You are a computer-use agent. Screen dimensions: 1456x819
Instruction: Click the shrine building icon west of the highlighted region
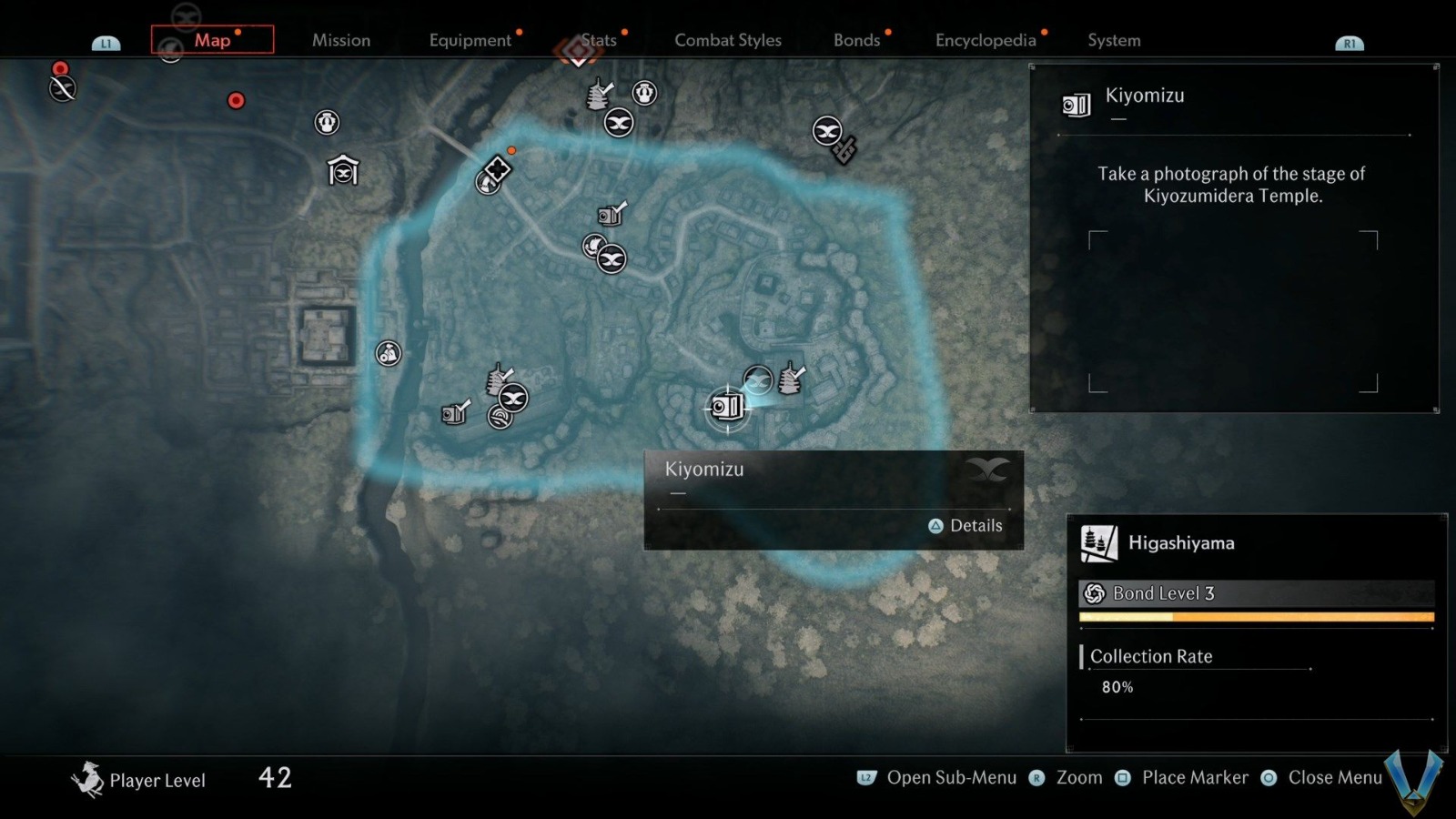coord(343,169)
